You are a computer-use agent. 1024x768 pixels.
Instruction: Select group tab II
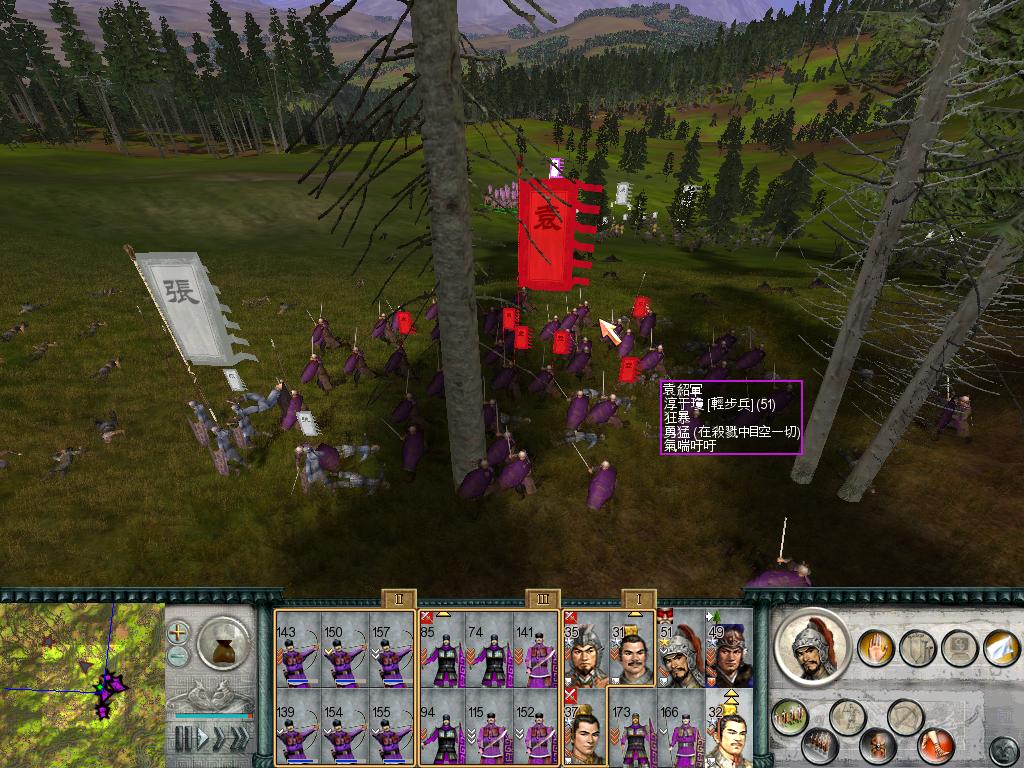pos(398,599)
